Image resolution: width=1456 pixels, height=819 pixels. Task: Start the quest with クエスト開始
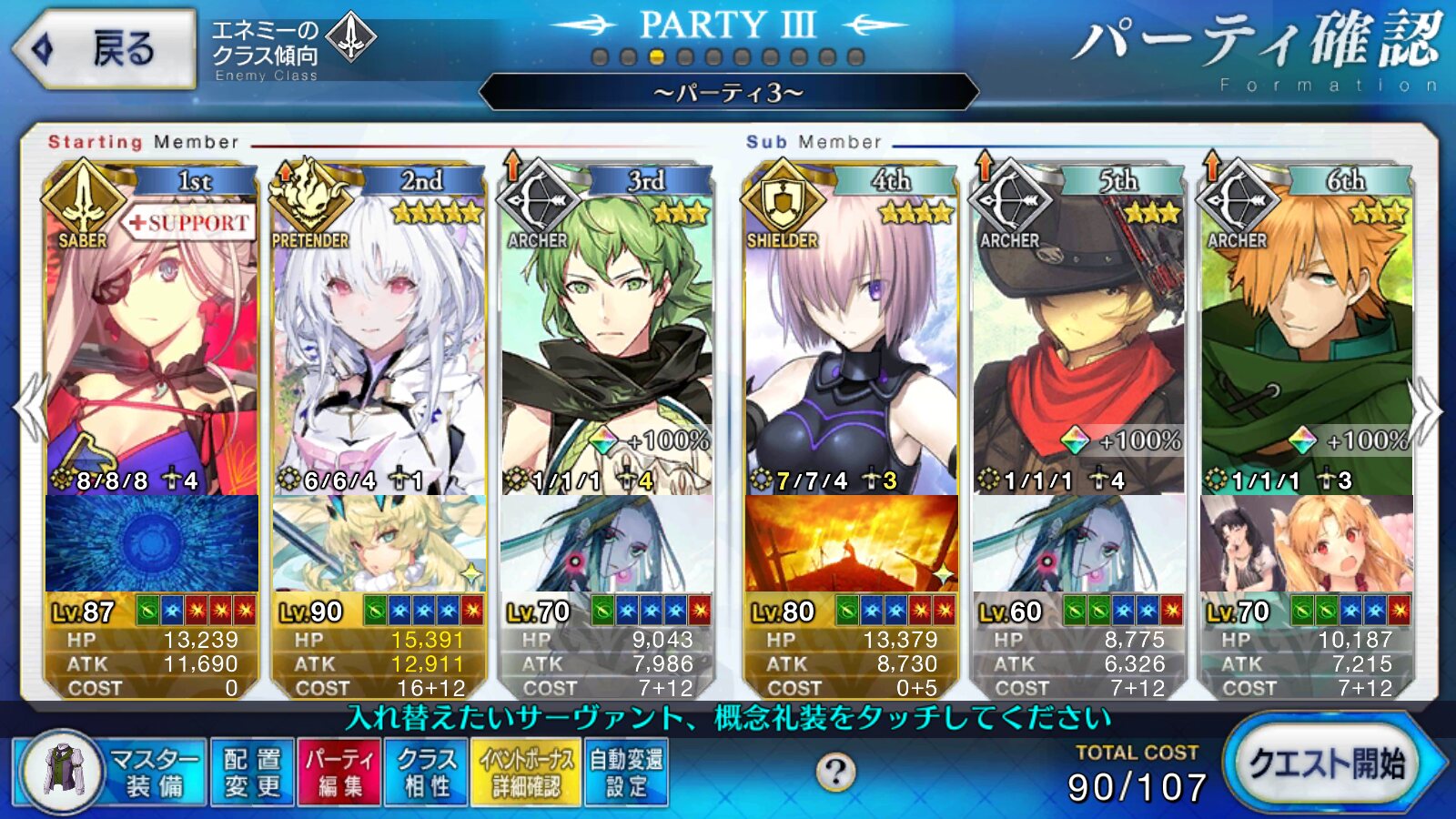1330,764
